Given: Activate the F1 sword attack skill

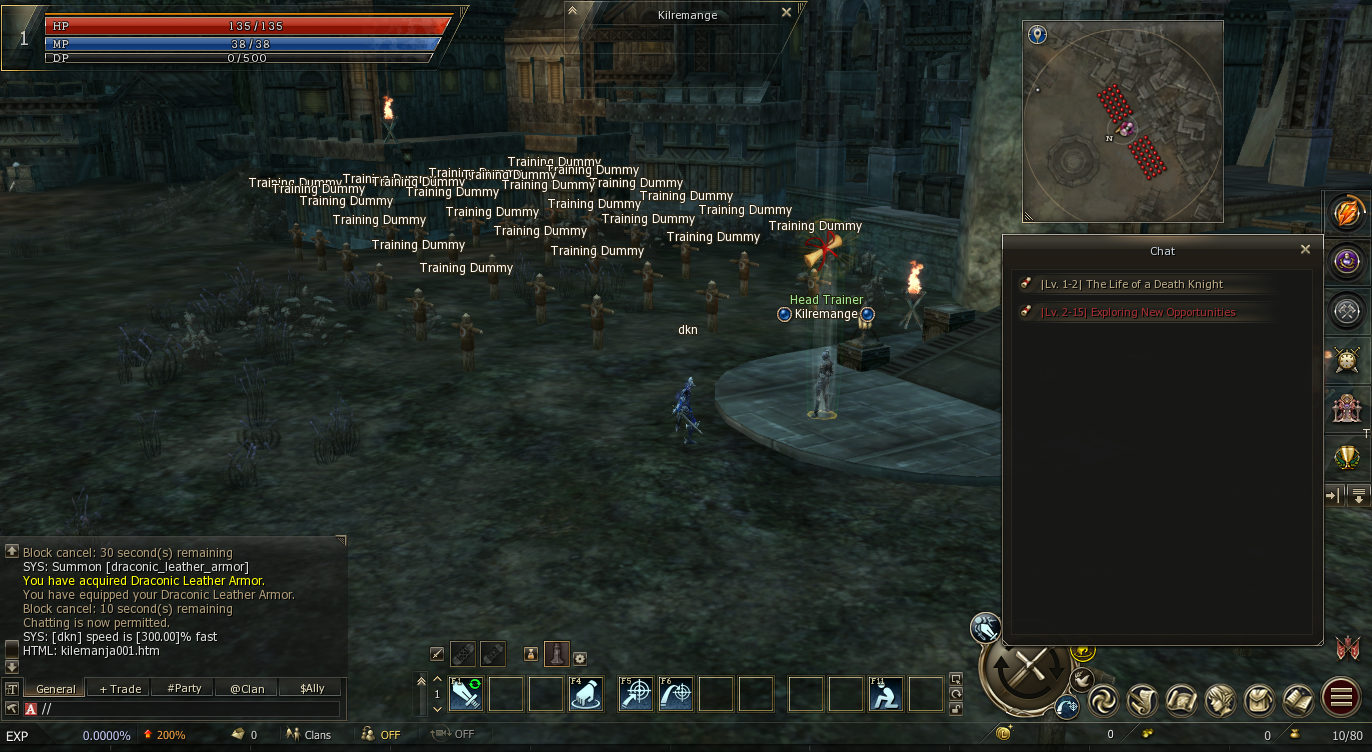Looking at the screenshot, I should [x=466, y=694].
